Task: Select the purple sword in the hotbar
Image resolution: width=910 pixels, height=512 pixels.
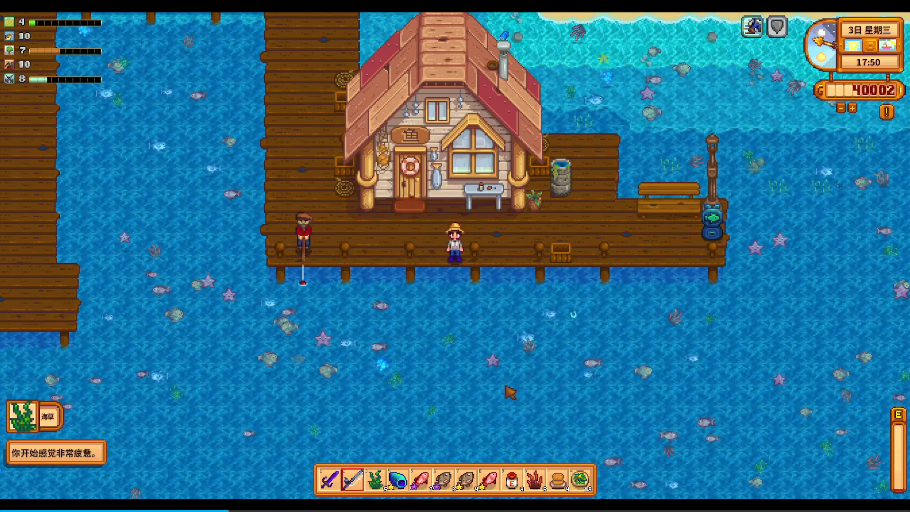Action: pyautogui.click(x=330, y=480)
